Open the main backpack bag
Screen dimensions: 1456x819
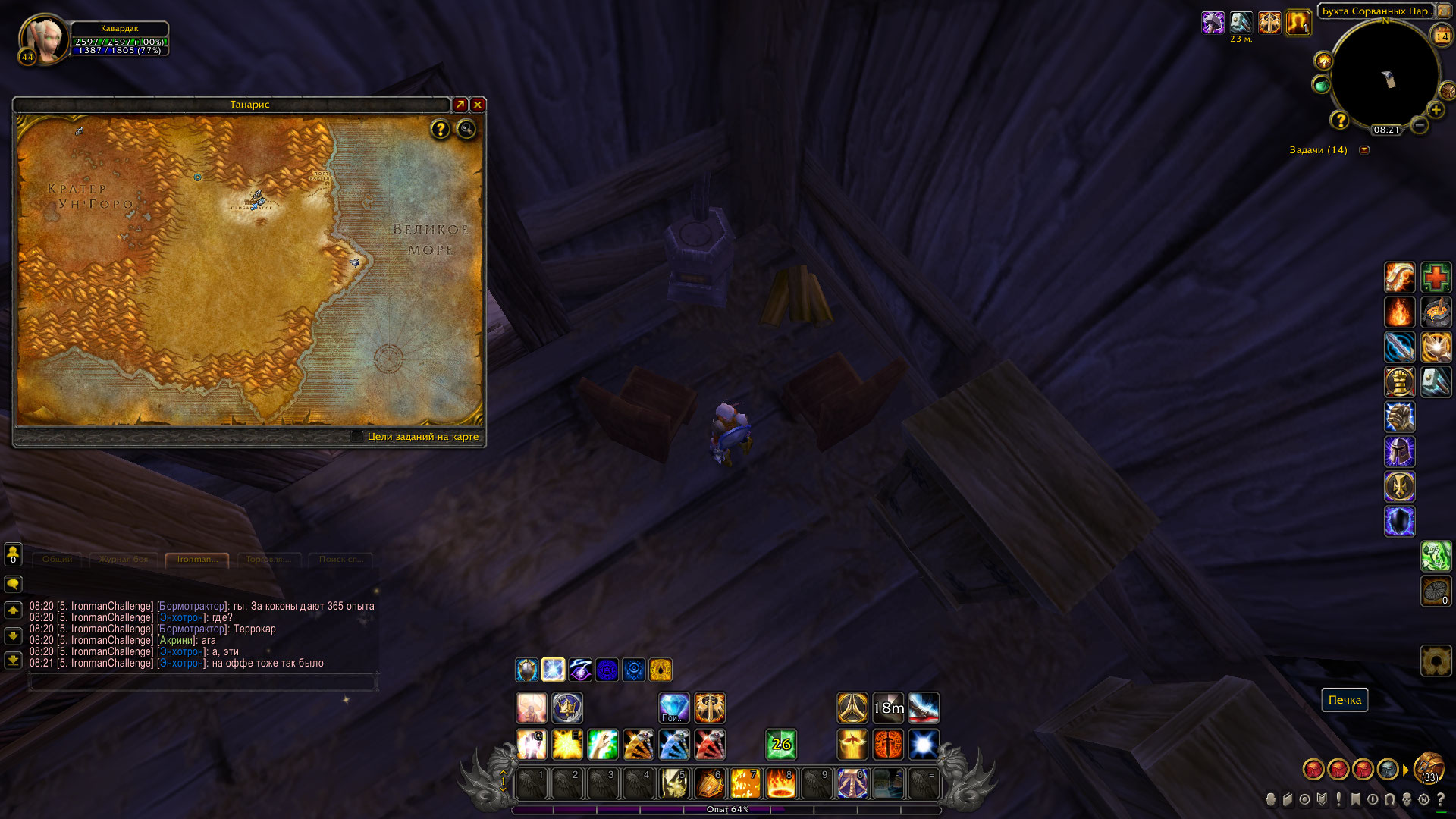pyautogui.click(x=1429, y=768)
